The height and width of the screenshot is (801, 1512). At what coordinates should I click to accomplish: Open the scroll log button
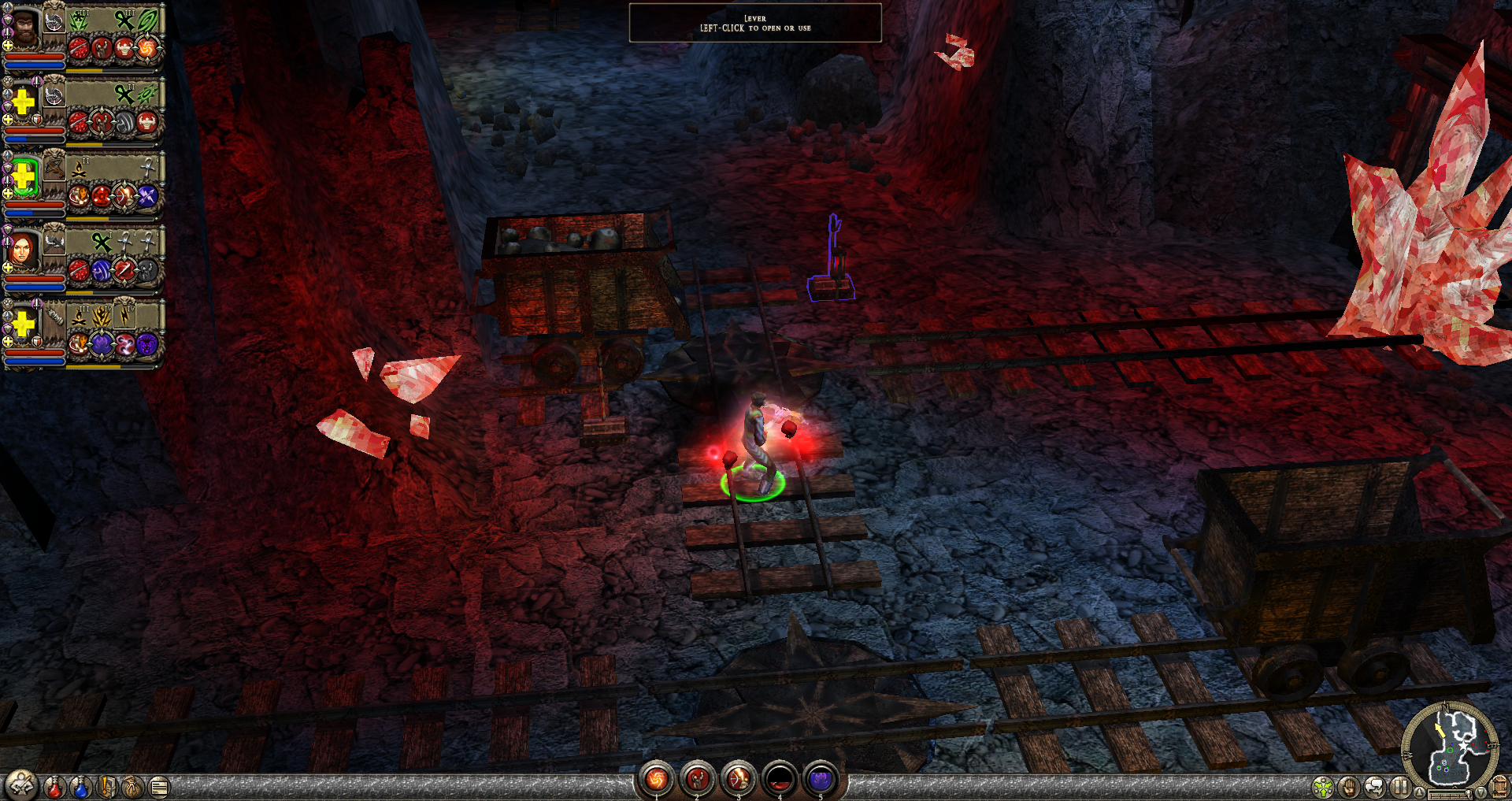point(159,787)
